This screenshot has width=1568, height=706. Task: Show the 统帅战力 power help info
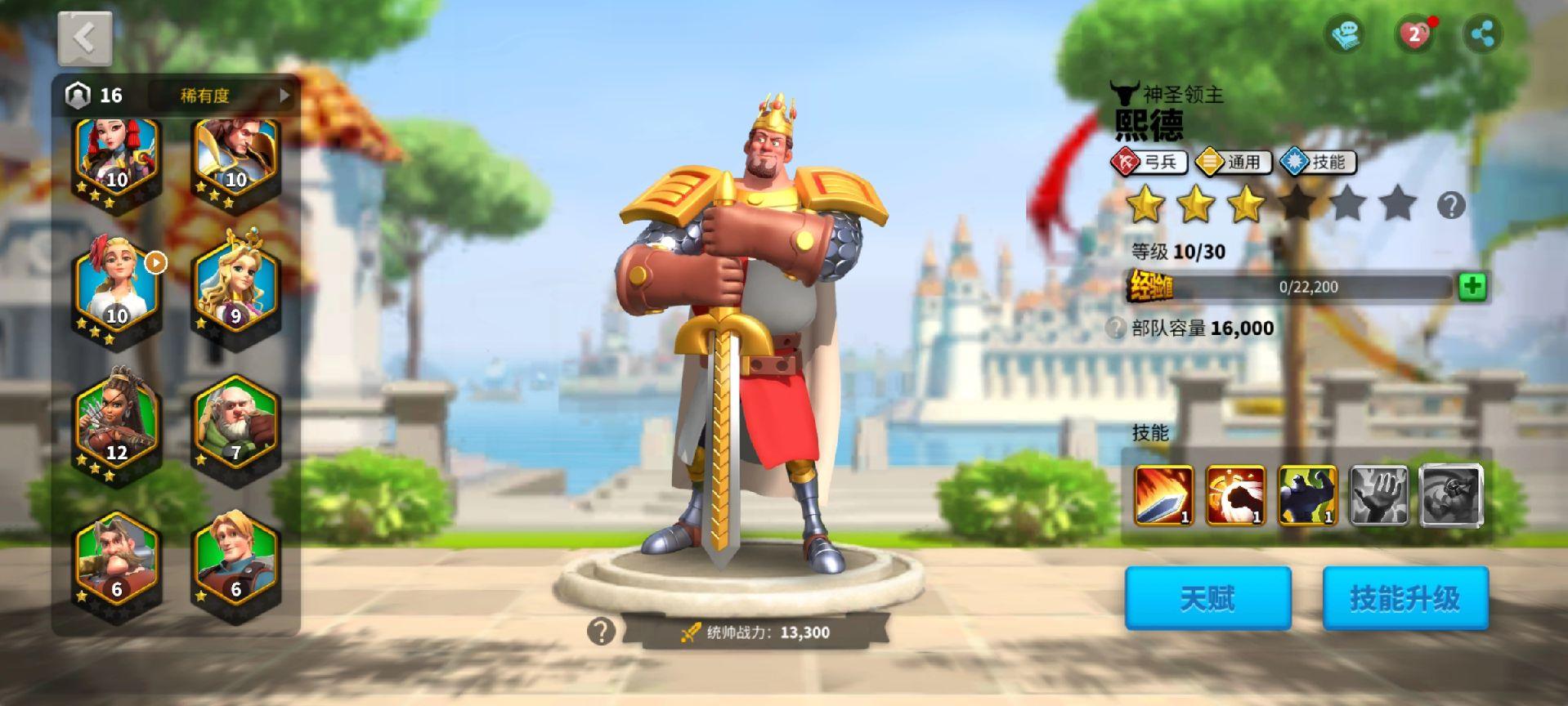pyautogui.click(x=601, y=631)
